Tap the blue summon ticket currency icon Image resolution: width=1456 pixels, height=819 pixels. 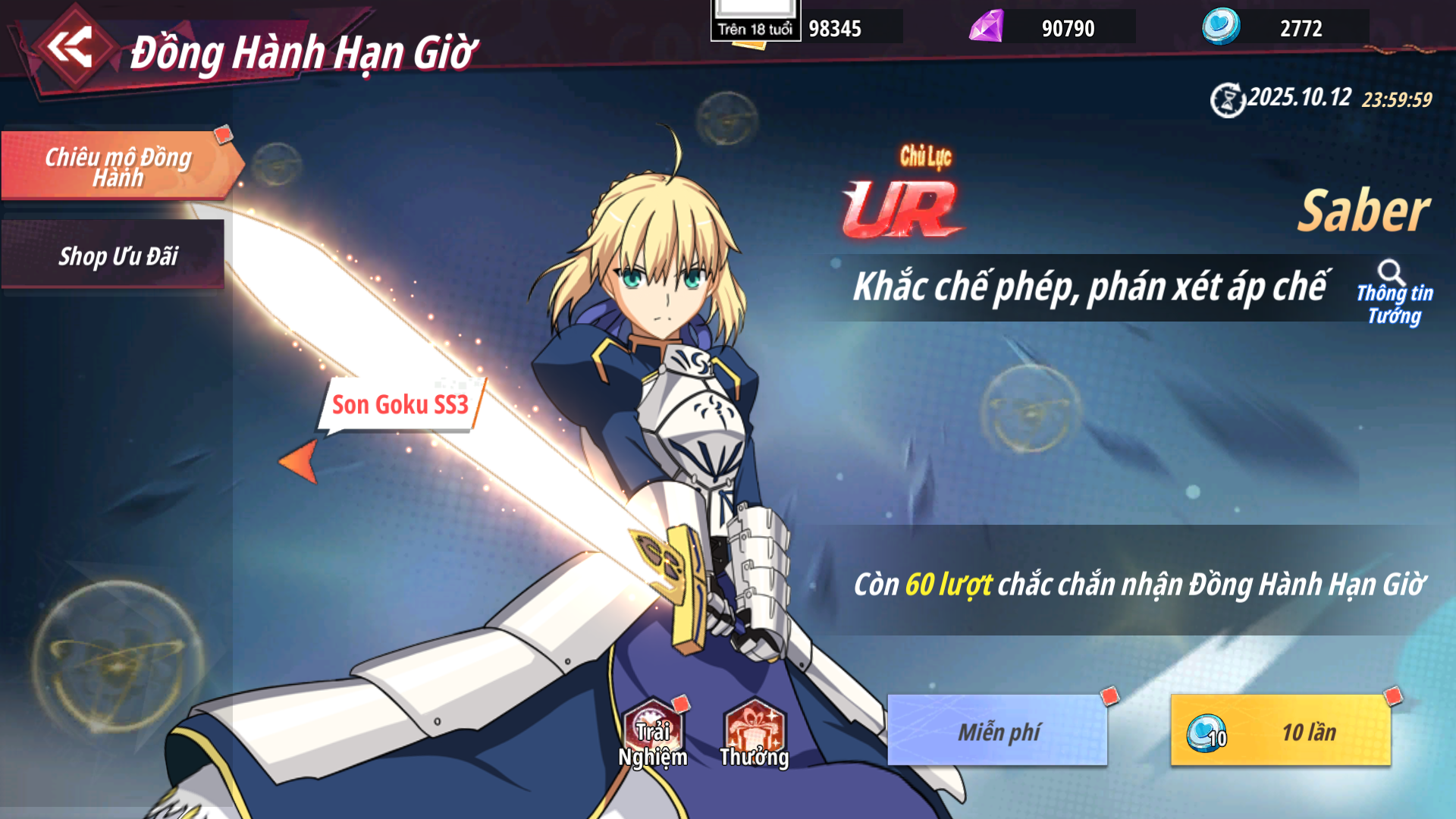pos(1221,27)
